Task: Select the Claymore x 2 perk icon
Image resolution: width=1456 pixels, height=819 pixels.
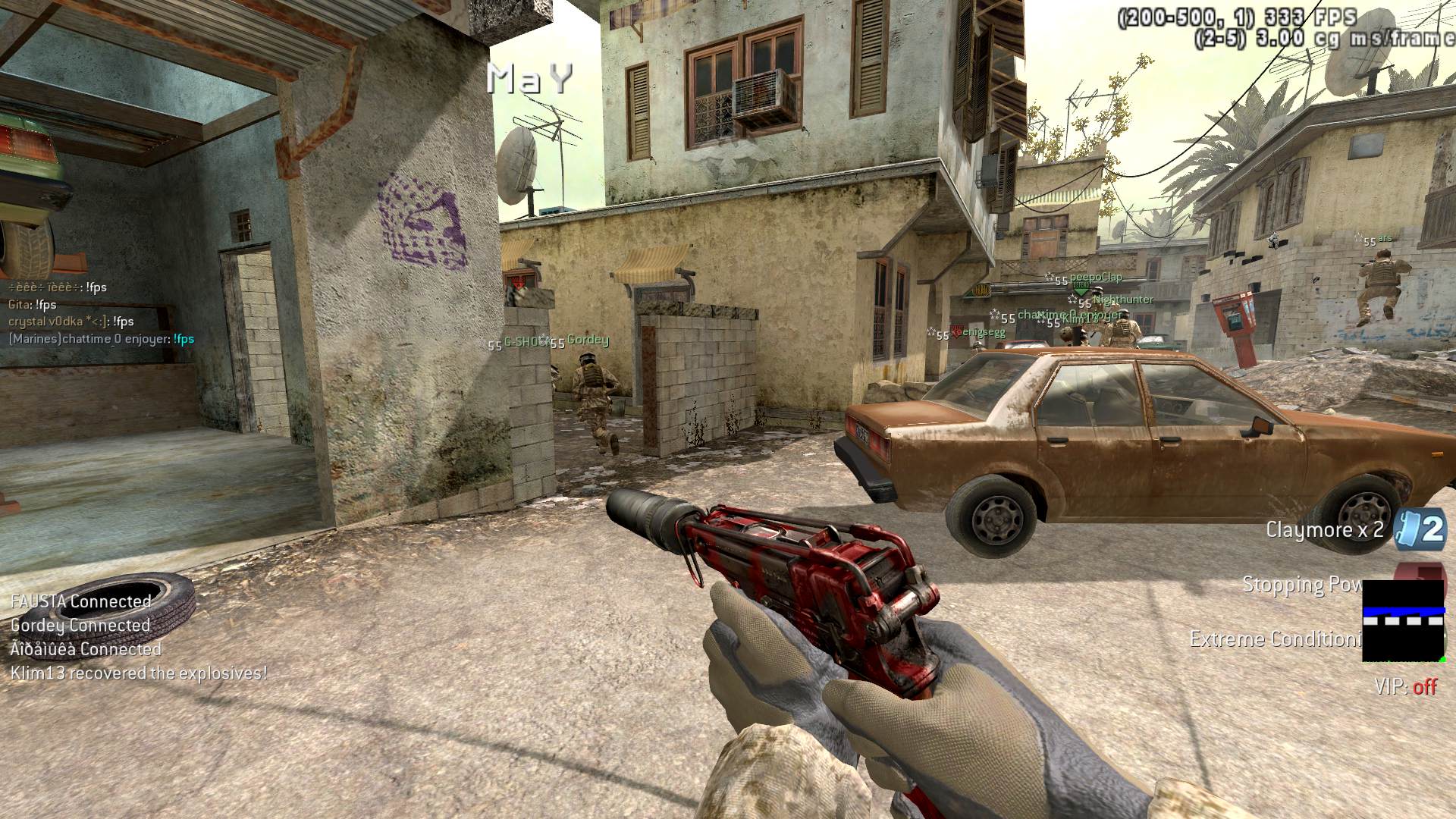Action: [1420, 529]
